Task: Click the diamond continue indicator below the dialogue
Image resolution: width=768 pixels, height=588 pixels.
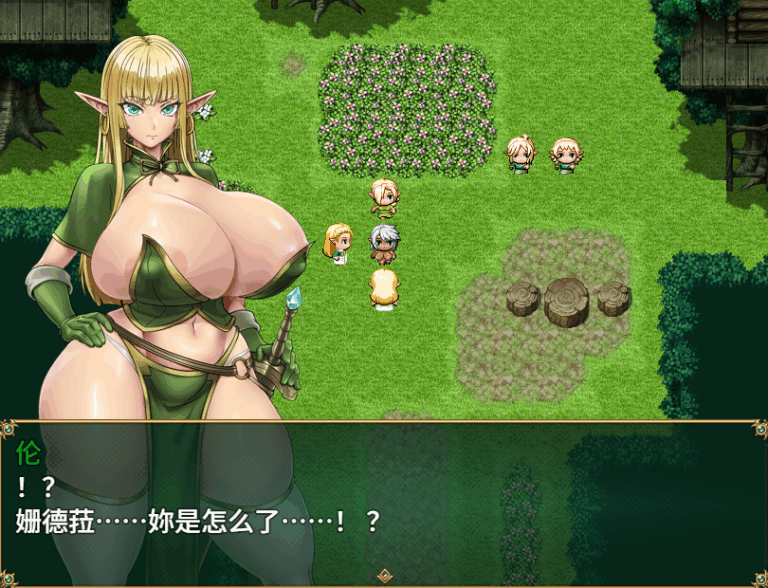Action: click(x=384, y=576)
